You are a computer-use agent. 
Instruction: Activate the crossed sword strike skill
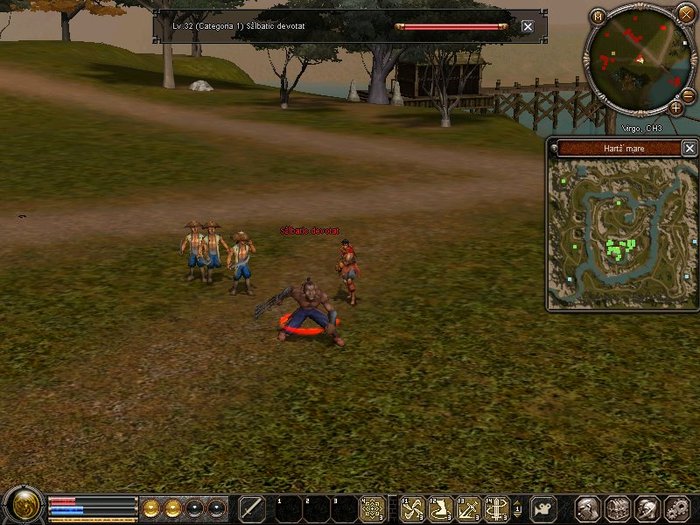point(468,509)
